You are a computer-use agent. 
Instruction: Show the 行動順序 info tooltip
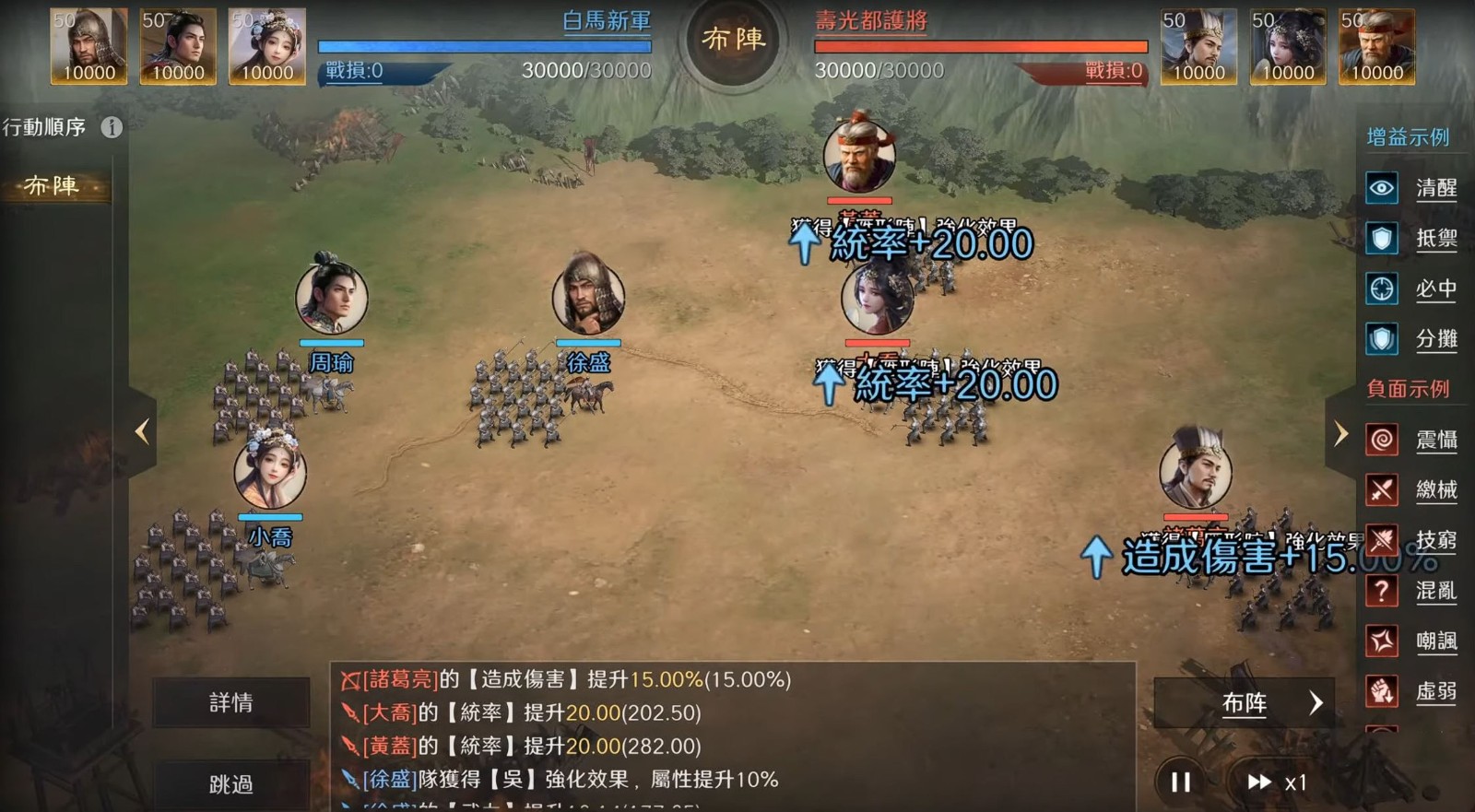(x=112, y=127)
